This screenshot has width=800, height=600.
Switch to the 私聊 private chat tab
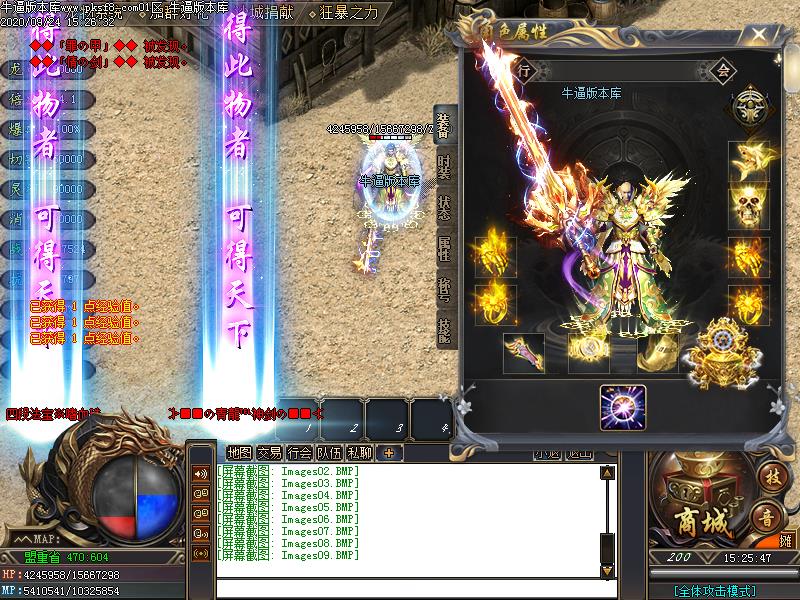(359, 453)
